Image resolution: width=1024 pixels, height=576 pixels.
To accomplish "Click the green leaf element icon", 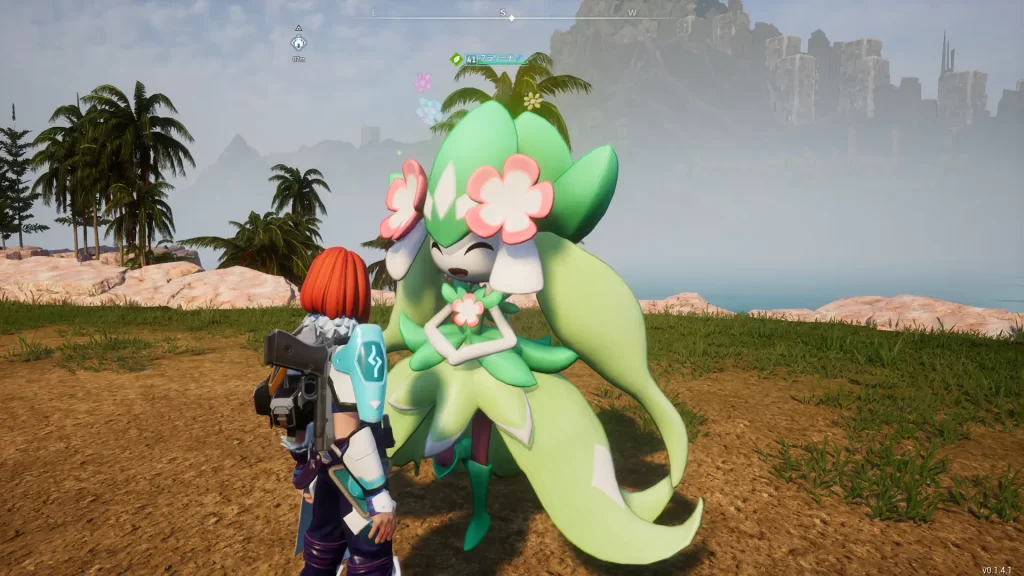I will (456, 59).
